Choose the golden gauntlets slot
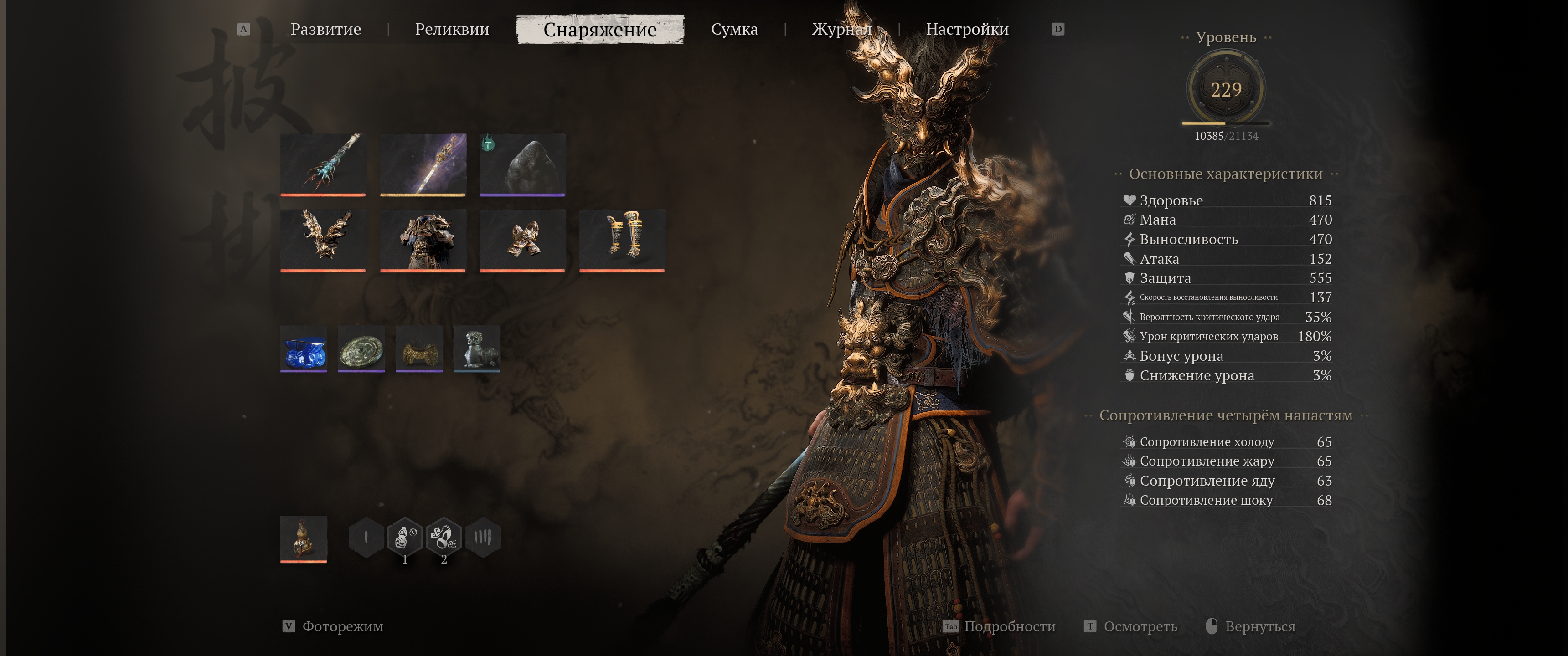This screenshot has height=656, width=1568. point(522,240)
